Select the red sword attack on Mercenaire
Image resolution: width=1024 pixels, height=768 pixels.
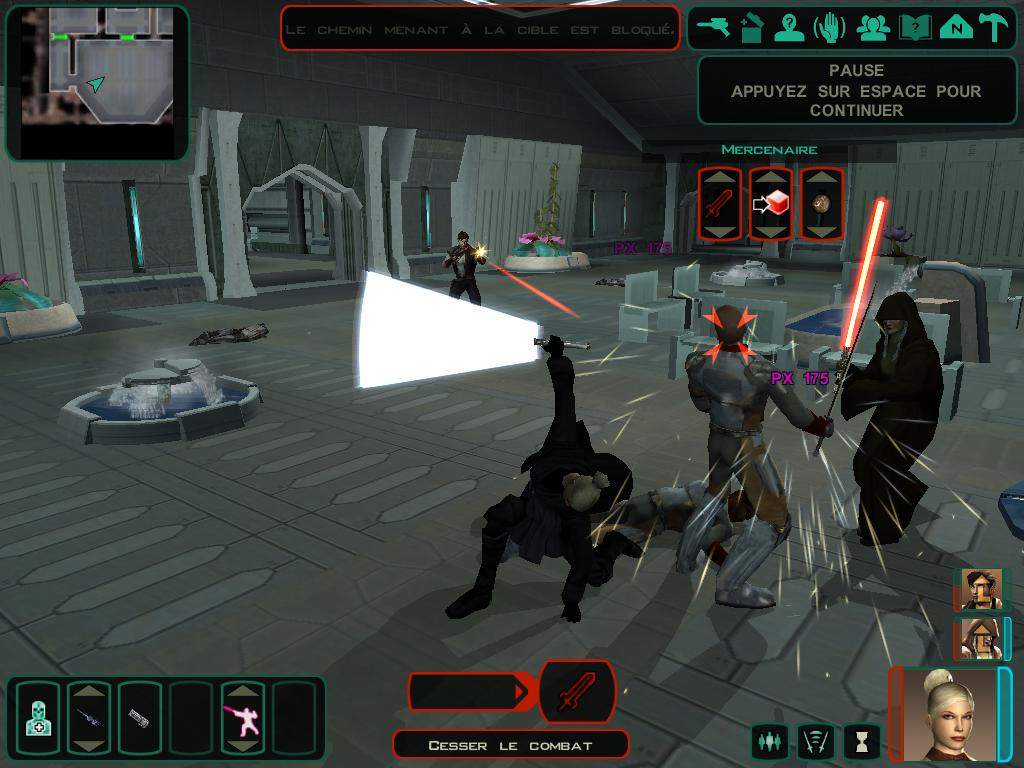(720, 204)
